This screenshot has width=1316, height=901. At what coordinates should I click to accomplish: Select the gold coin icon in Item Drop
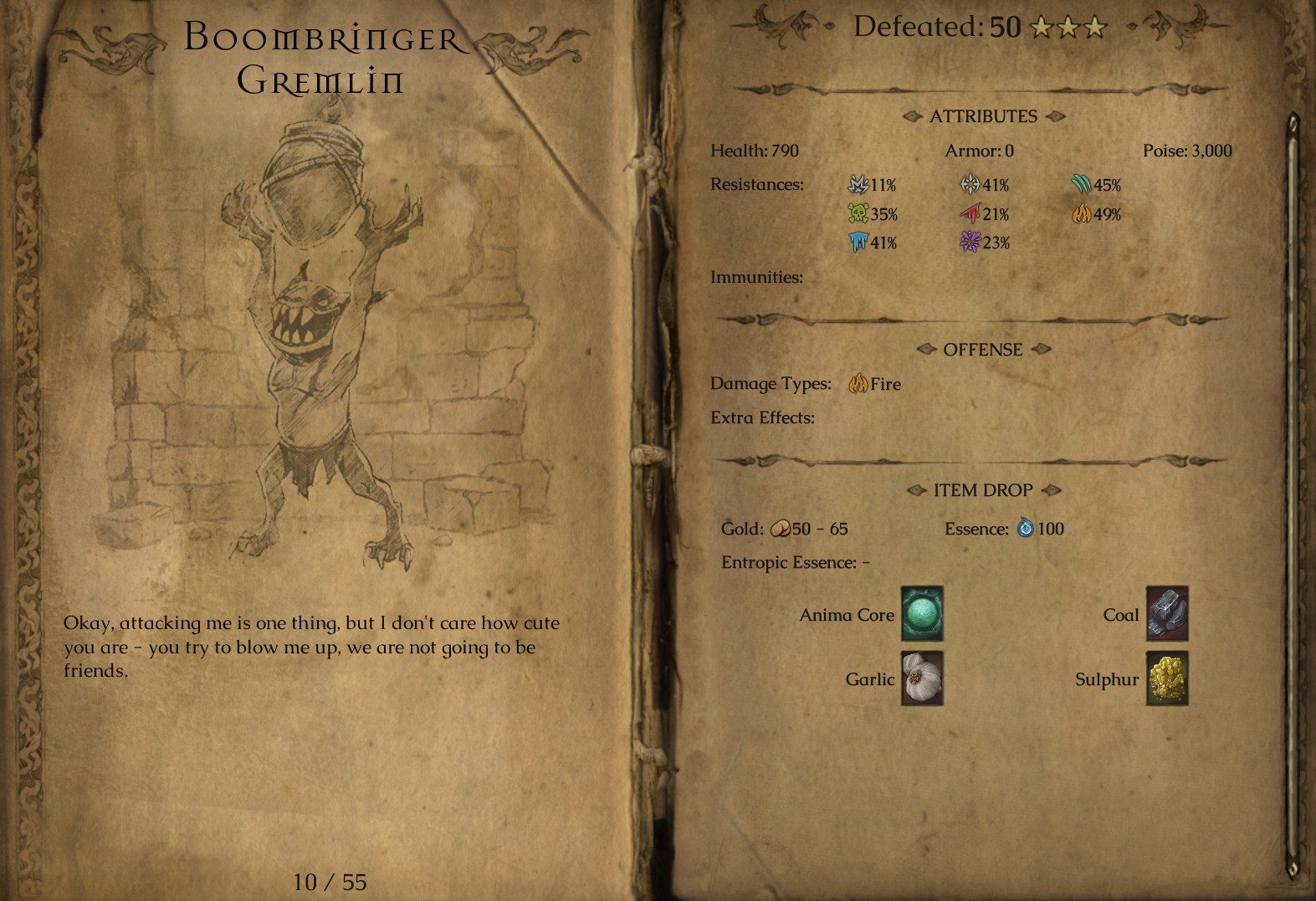coord(779,529)
